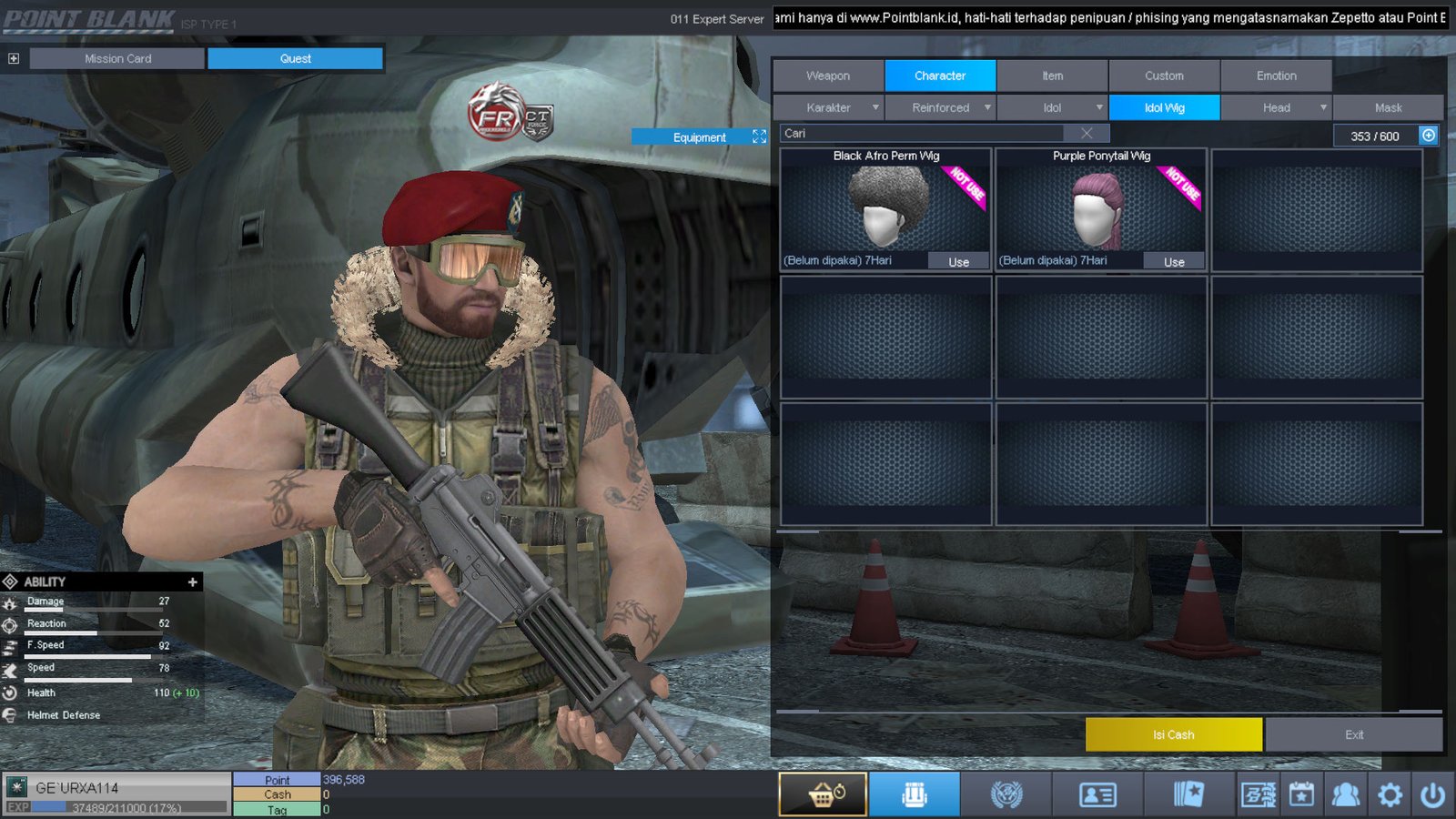Select the Custom tab
The image size is (1456, 819).
point(1164,76)
